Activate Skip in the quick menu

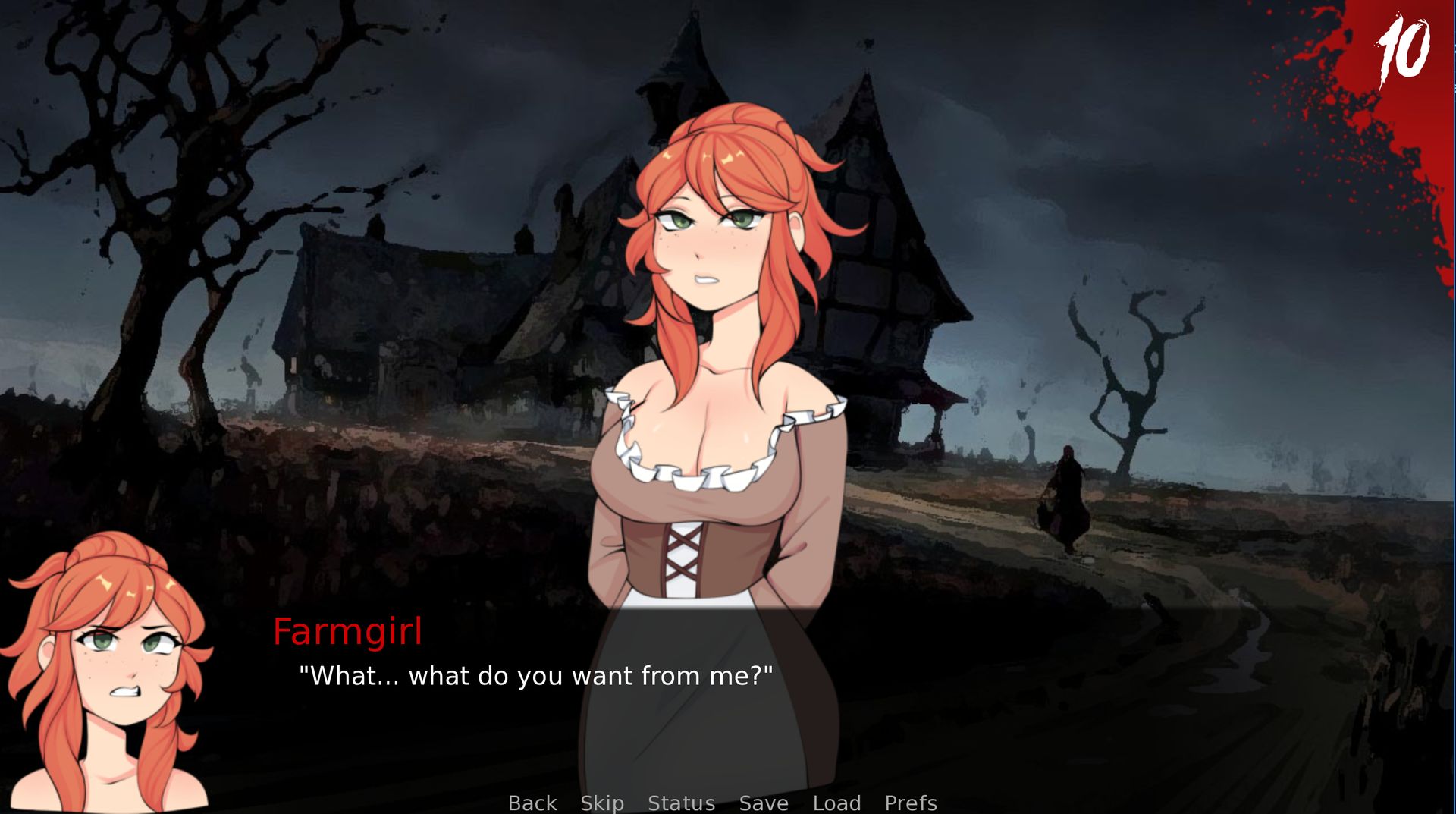pyautogui.click(x=602, y=803)
